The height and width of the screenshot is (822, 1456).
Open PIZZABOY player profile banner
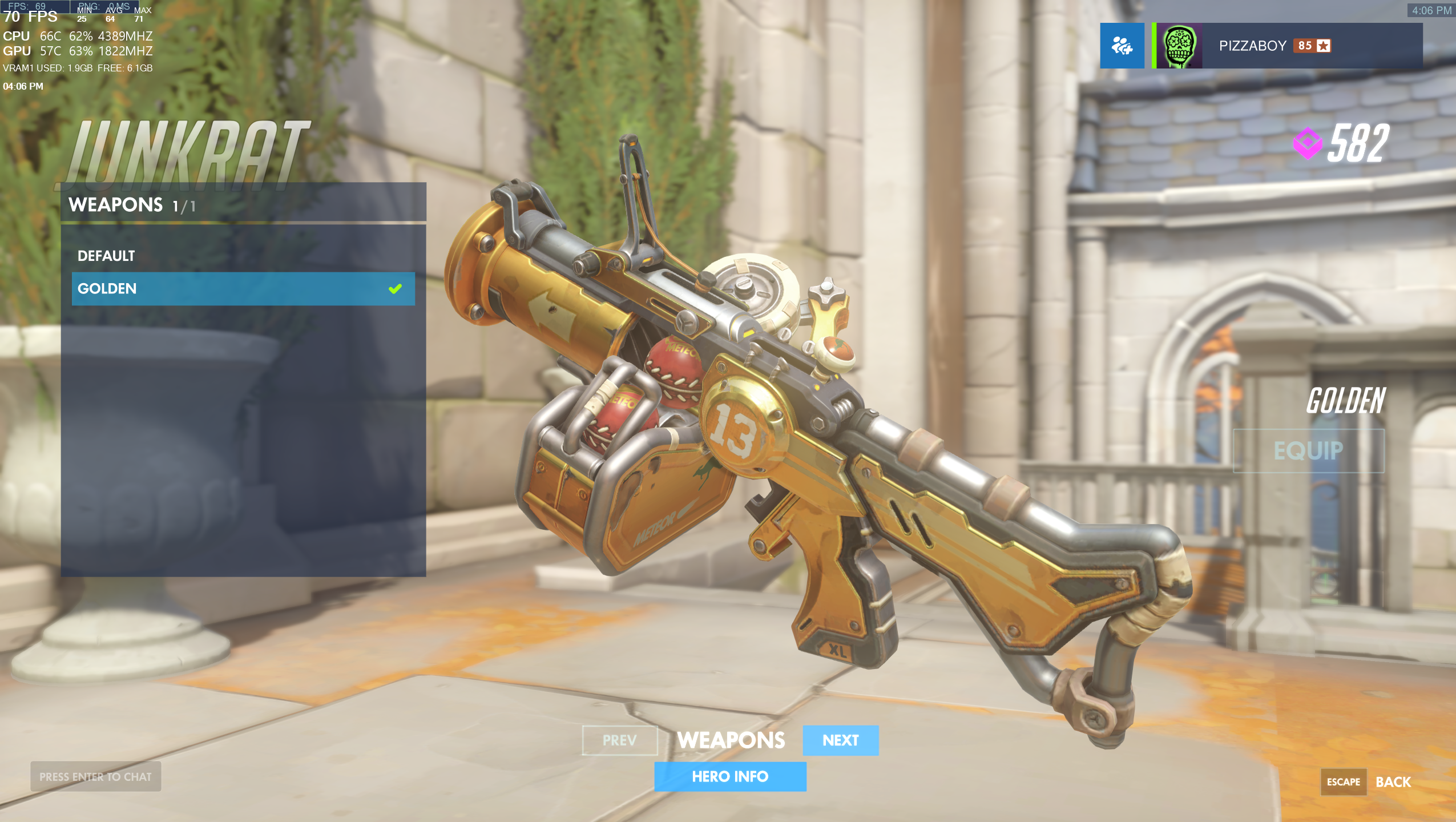click(x=1287, y=46)
